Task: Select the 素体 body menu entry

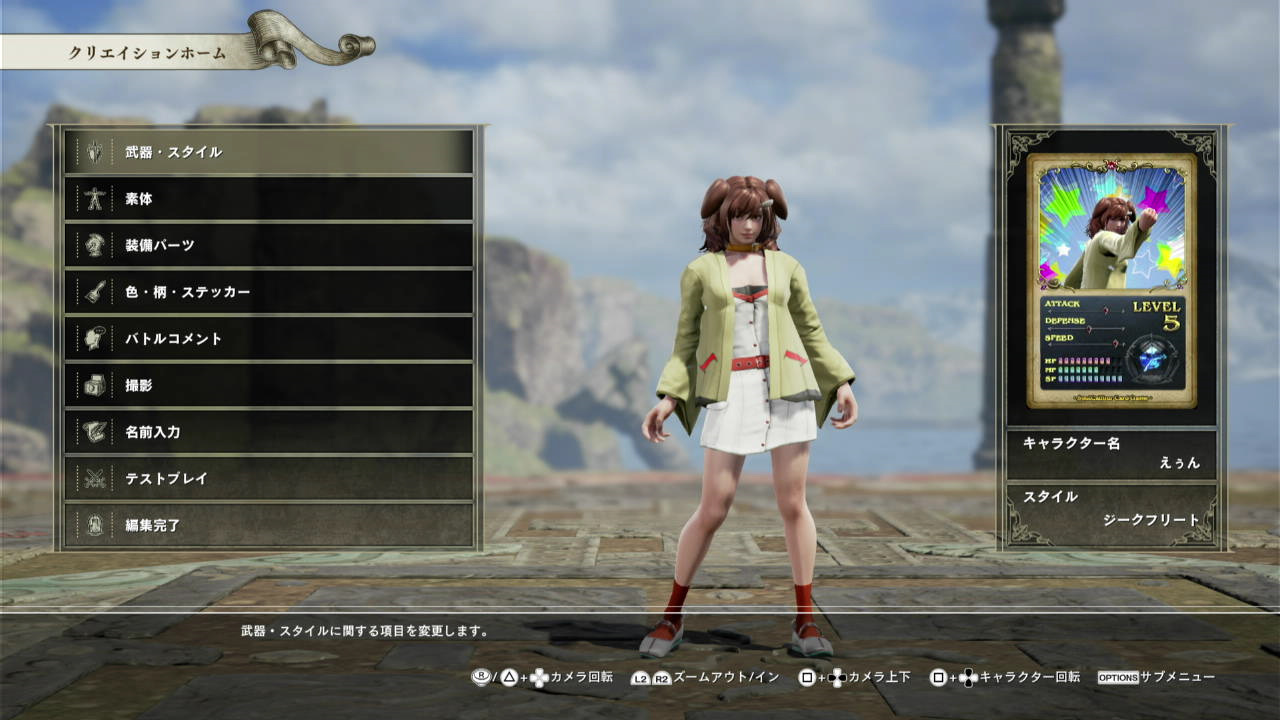Action: click(268, 199)
